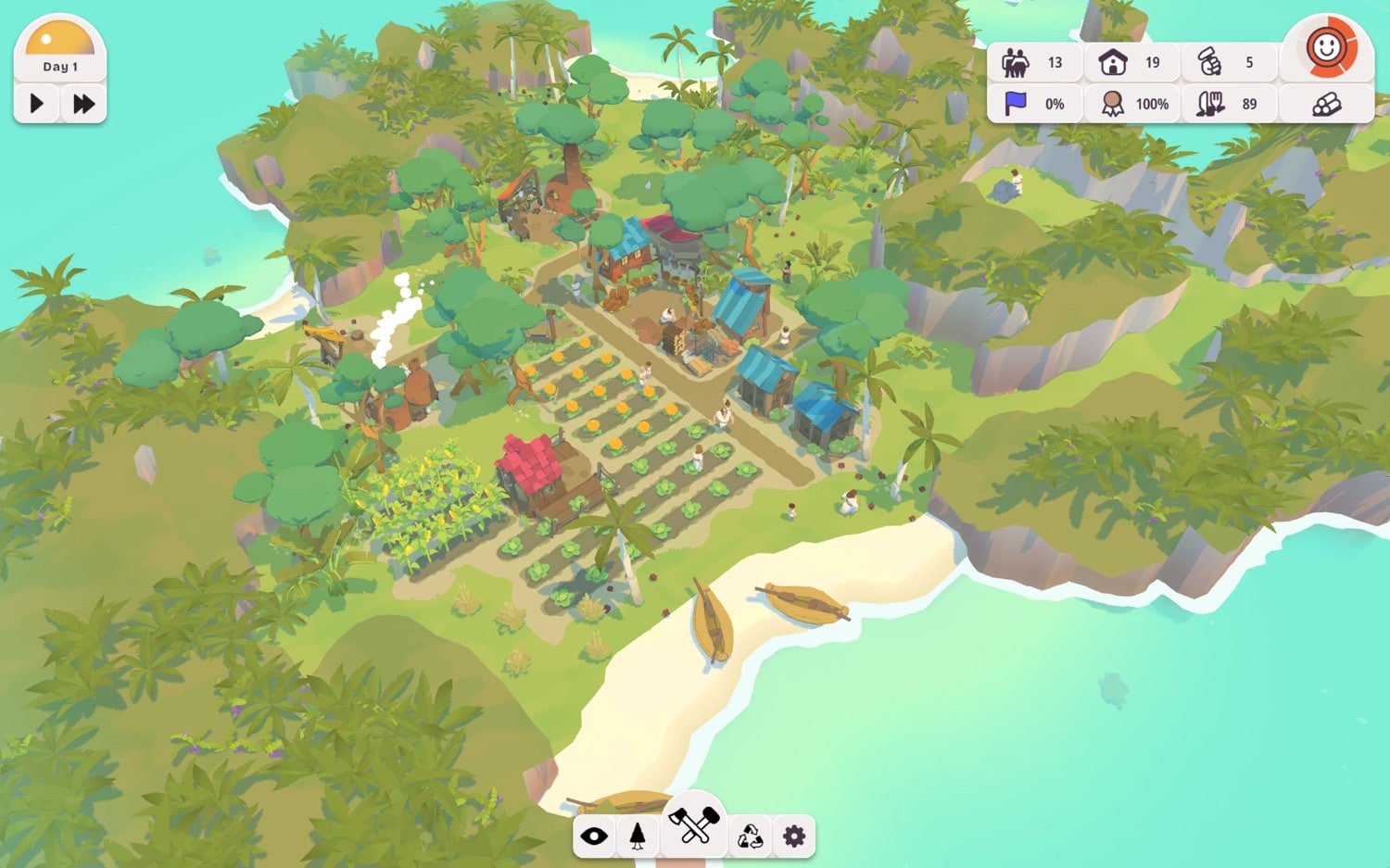
Task: Open the gear settings menu
Action: (x=794, y=837)
